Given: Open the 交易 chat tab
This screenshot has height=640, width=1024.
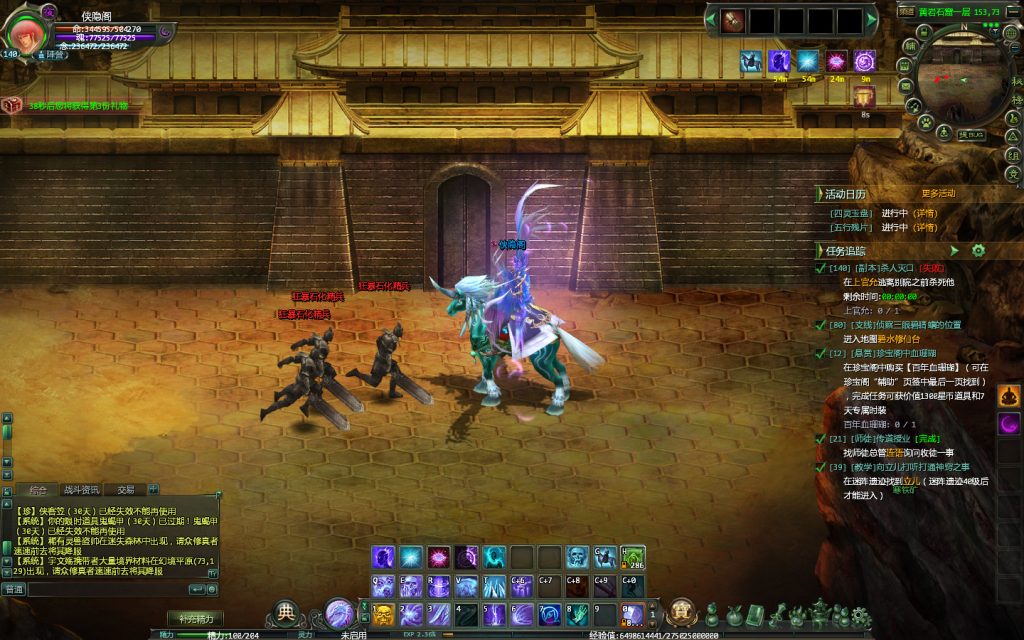Looking at the screenshot, I should pos(125,490).
